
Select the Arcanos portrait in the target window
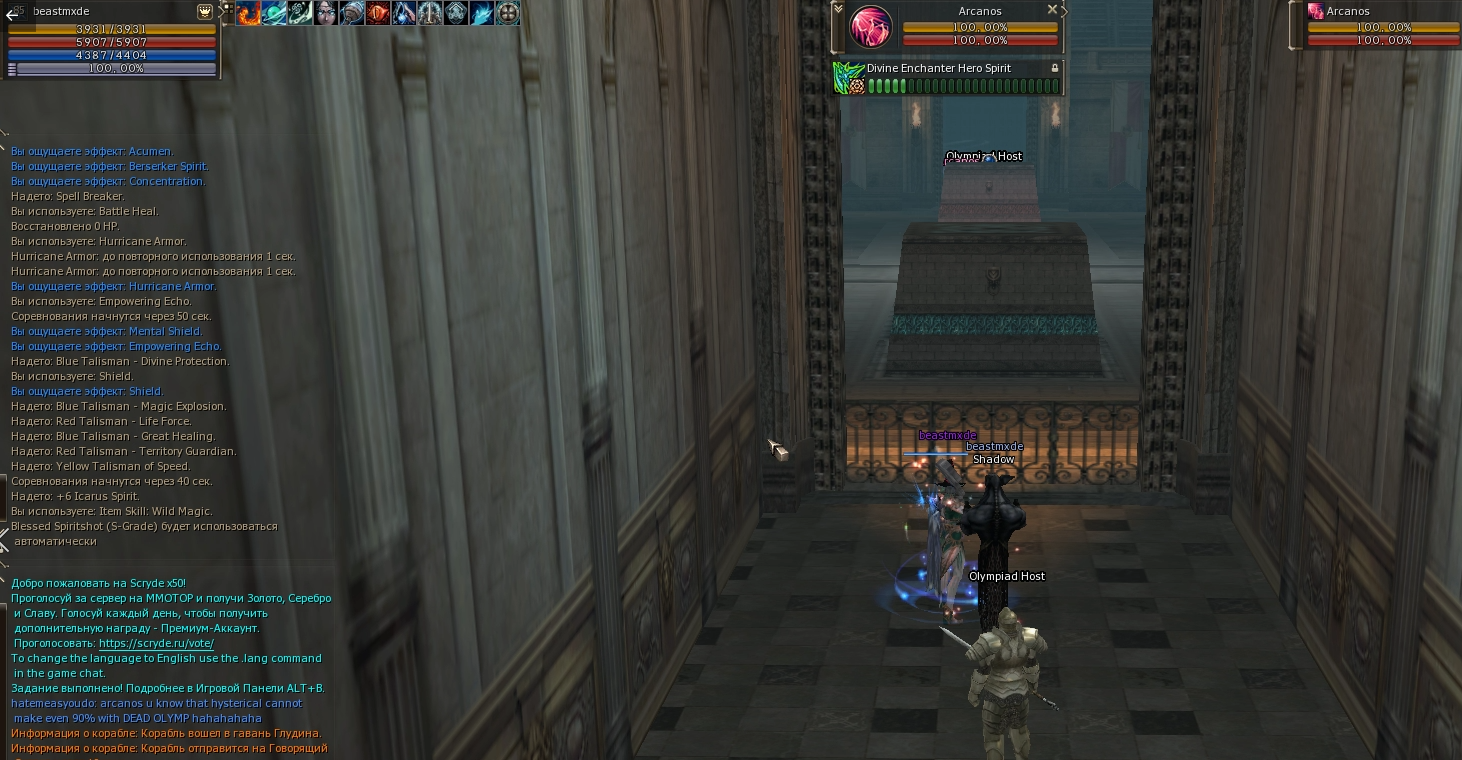pyautogui.click(x=870, y=27)
